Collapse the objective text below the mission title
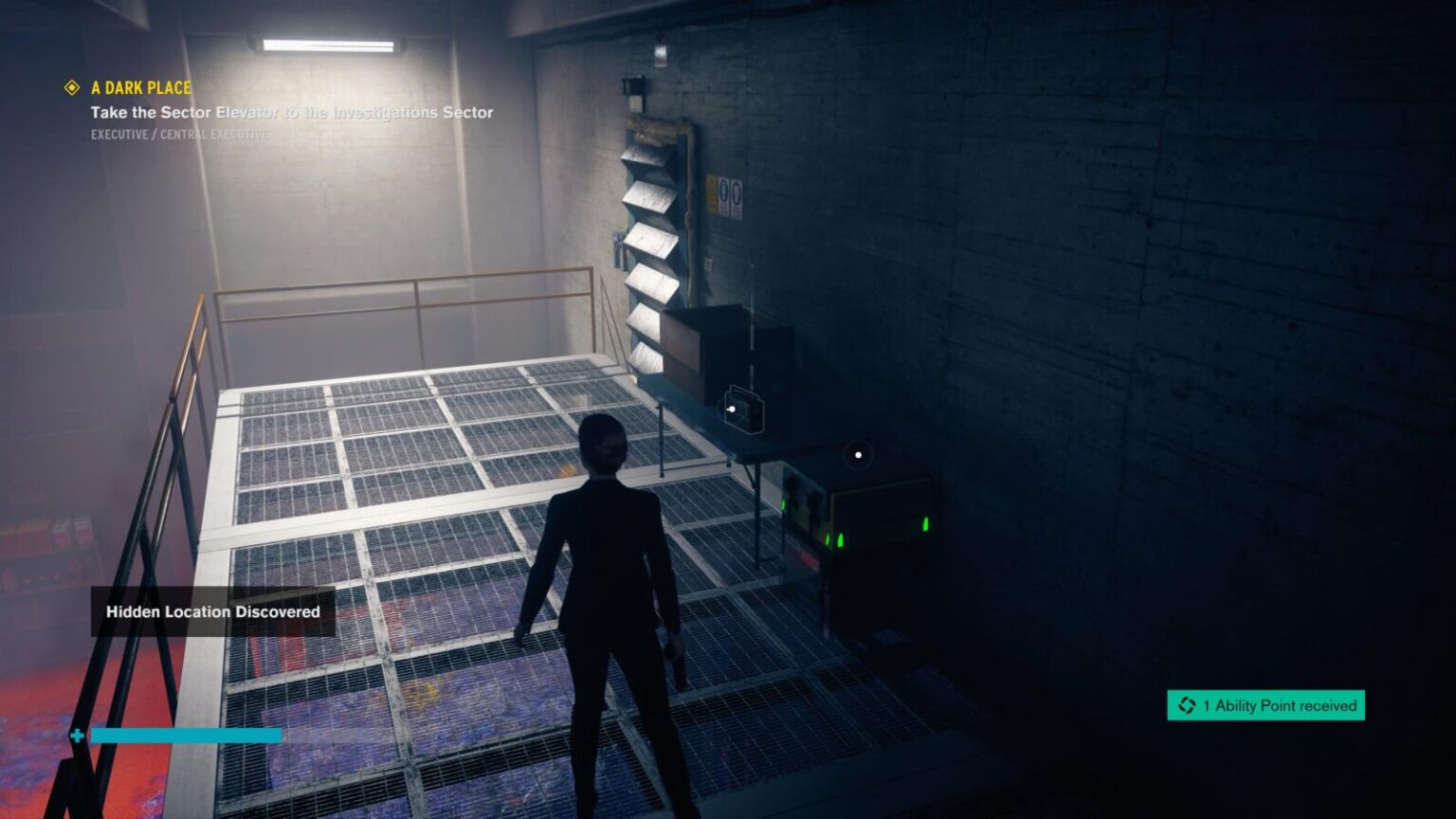The image size is (1456, 819). [x=291, y=112]
